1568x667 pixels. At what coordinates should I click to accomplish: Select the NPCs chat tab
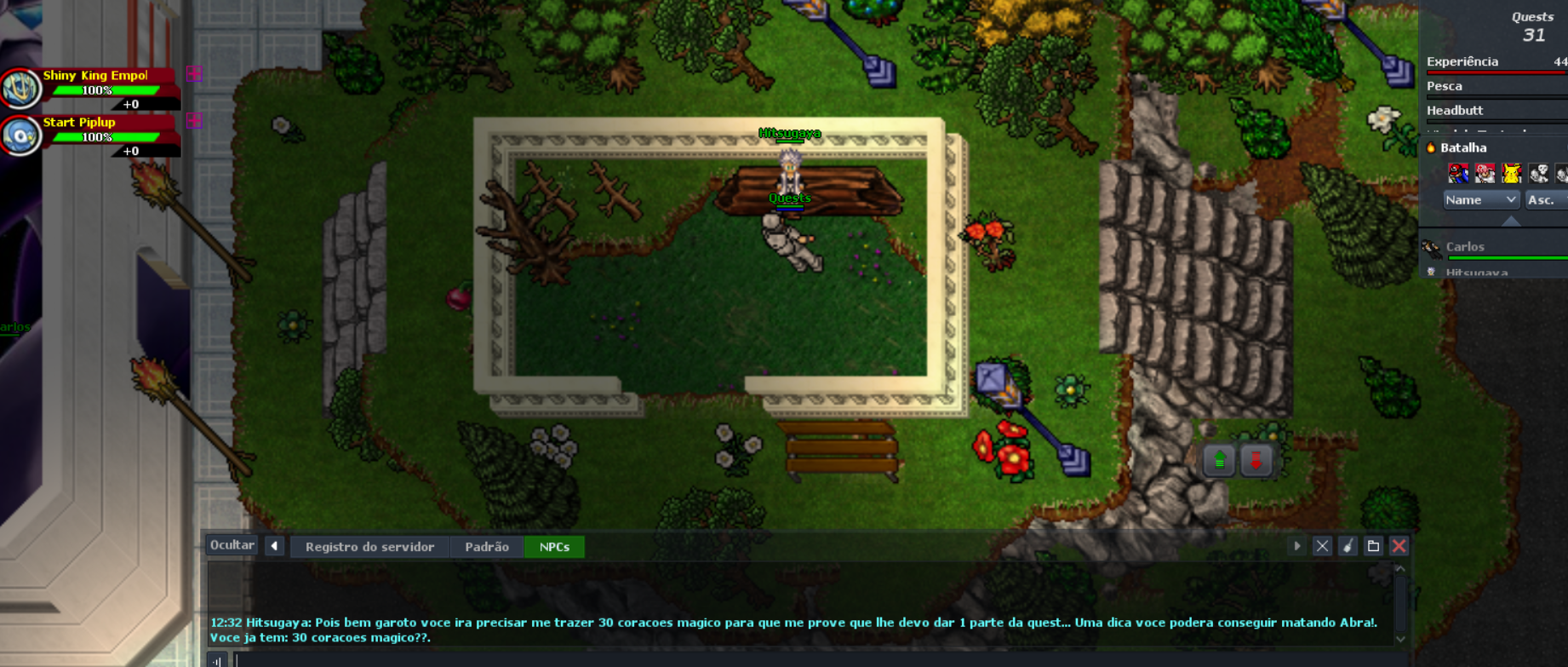pyautogui.click(x=554, y=547)
